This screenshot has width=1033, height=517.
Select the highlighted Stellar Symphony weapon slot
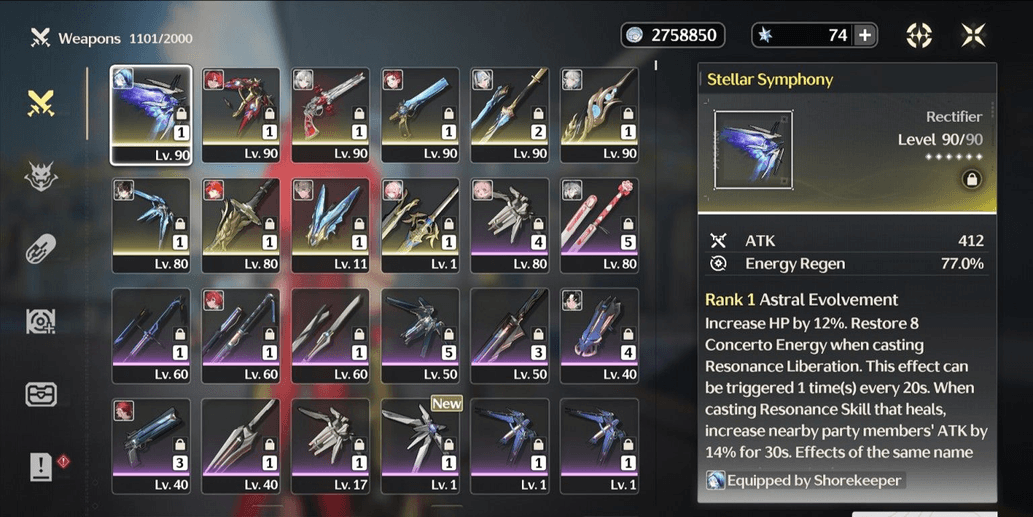(151, 113)
